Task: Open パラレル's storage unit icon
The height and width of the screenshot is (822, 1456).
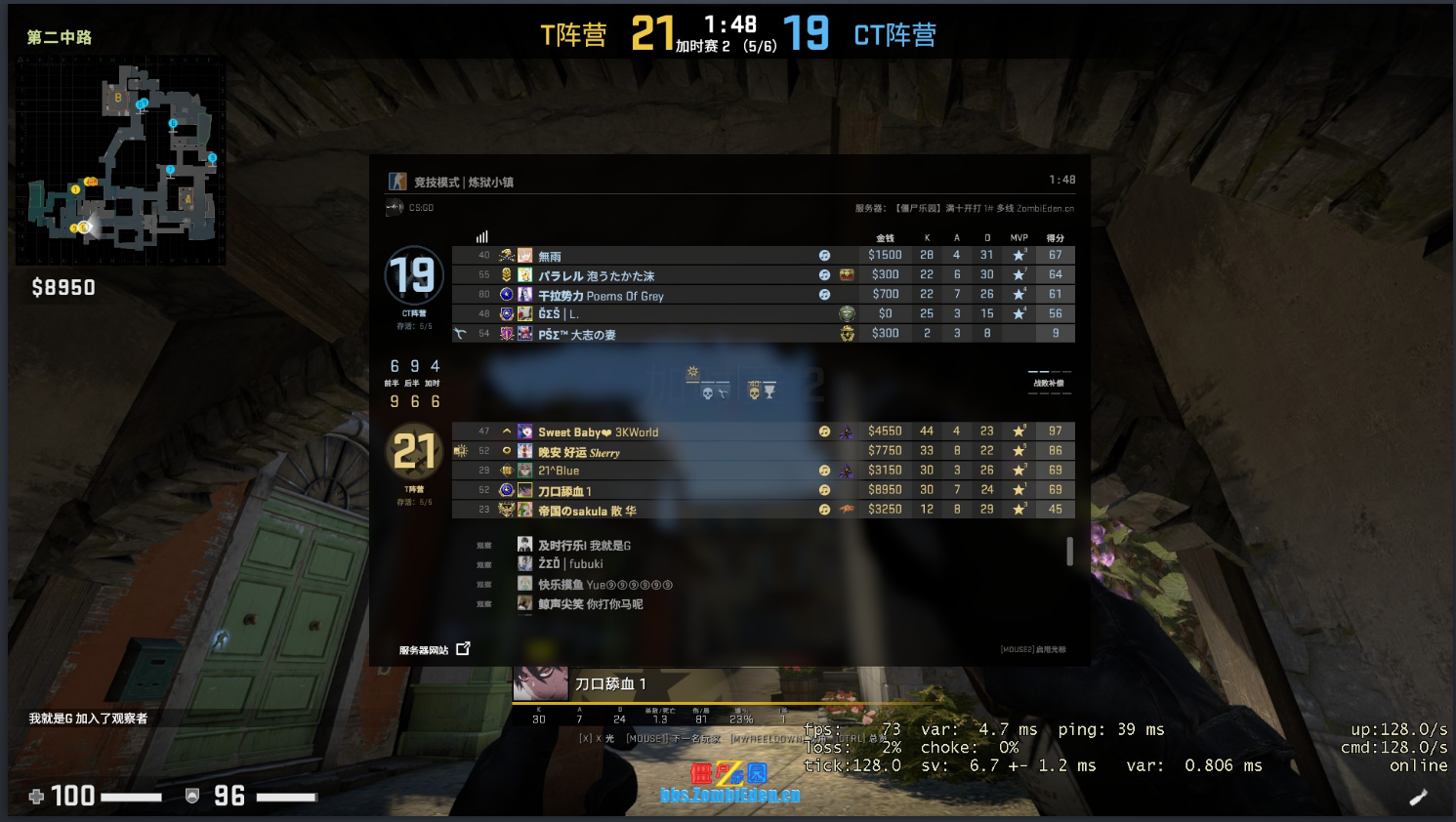Action: [x=846, y=274]
